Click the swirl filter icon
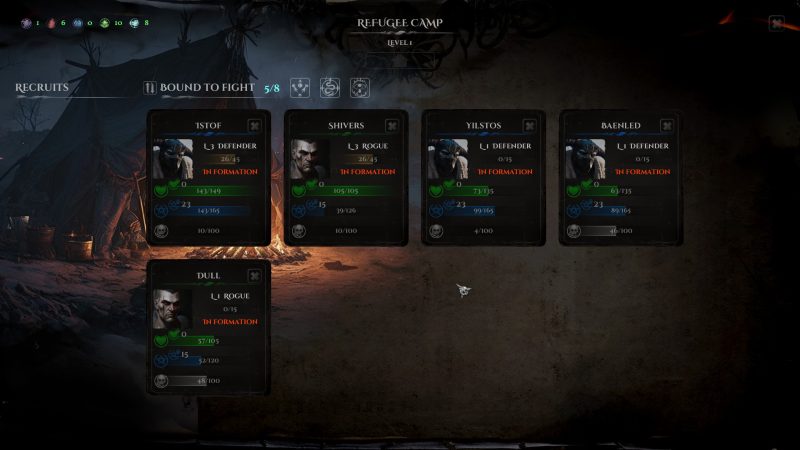 (x=329, y=88)
